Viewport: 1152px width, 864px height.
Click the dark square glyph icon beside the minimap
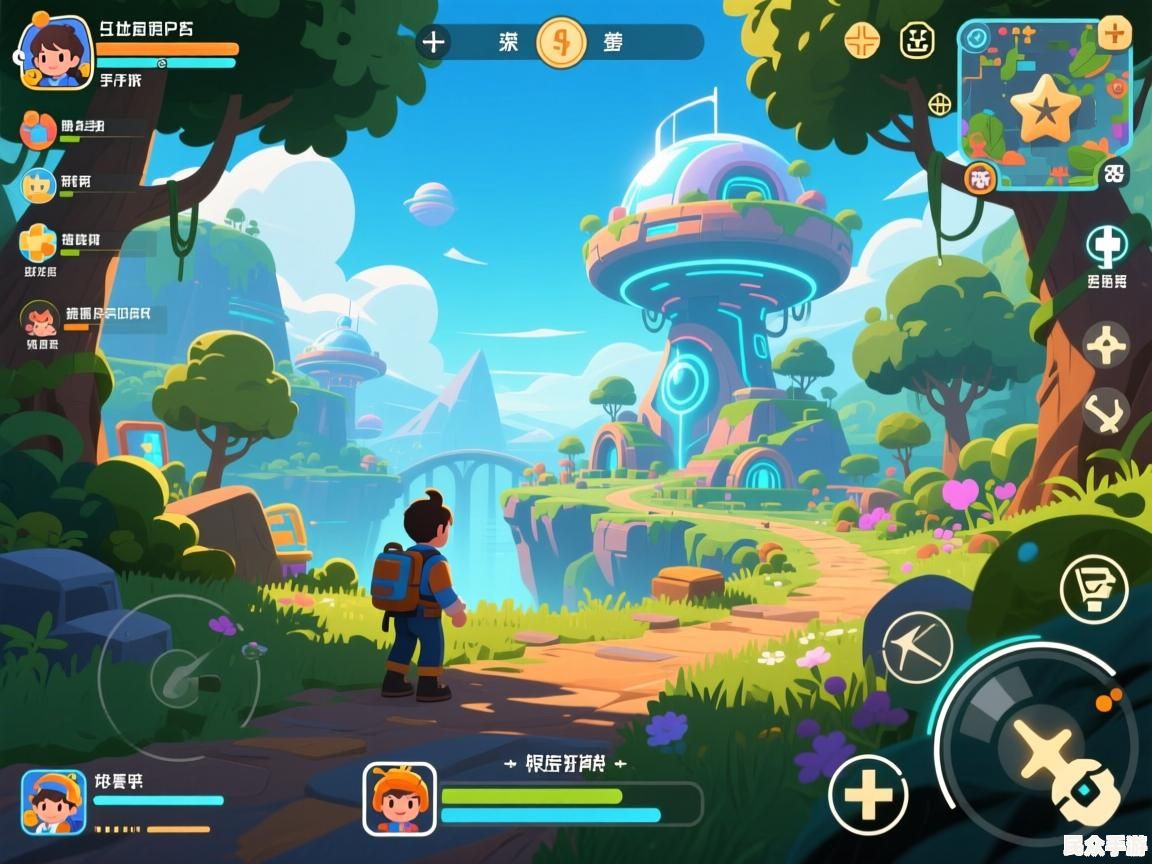click(917, 41)
